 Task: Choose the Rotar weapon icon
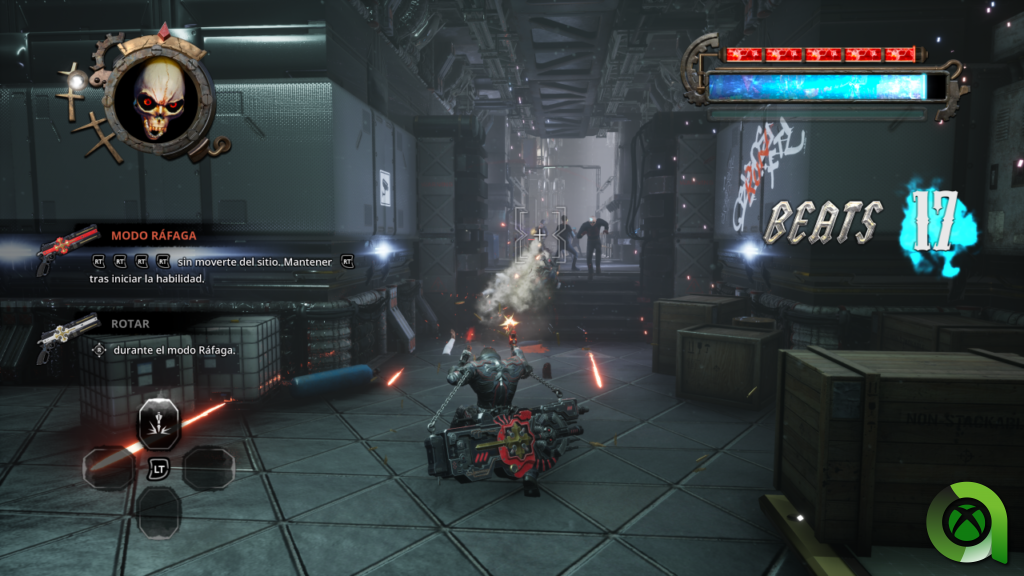click(x=67, y=337)
